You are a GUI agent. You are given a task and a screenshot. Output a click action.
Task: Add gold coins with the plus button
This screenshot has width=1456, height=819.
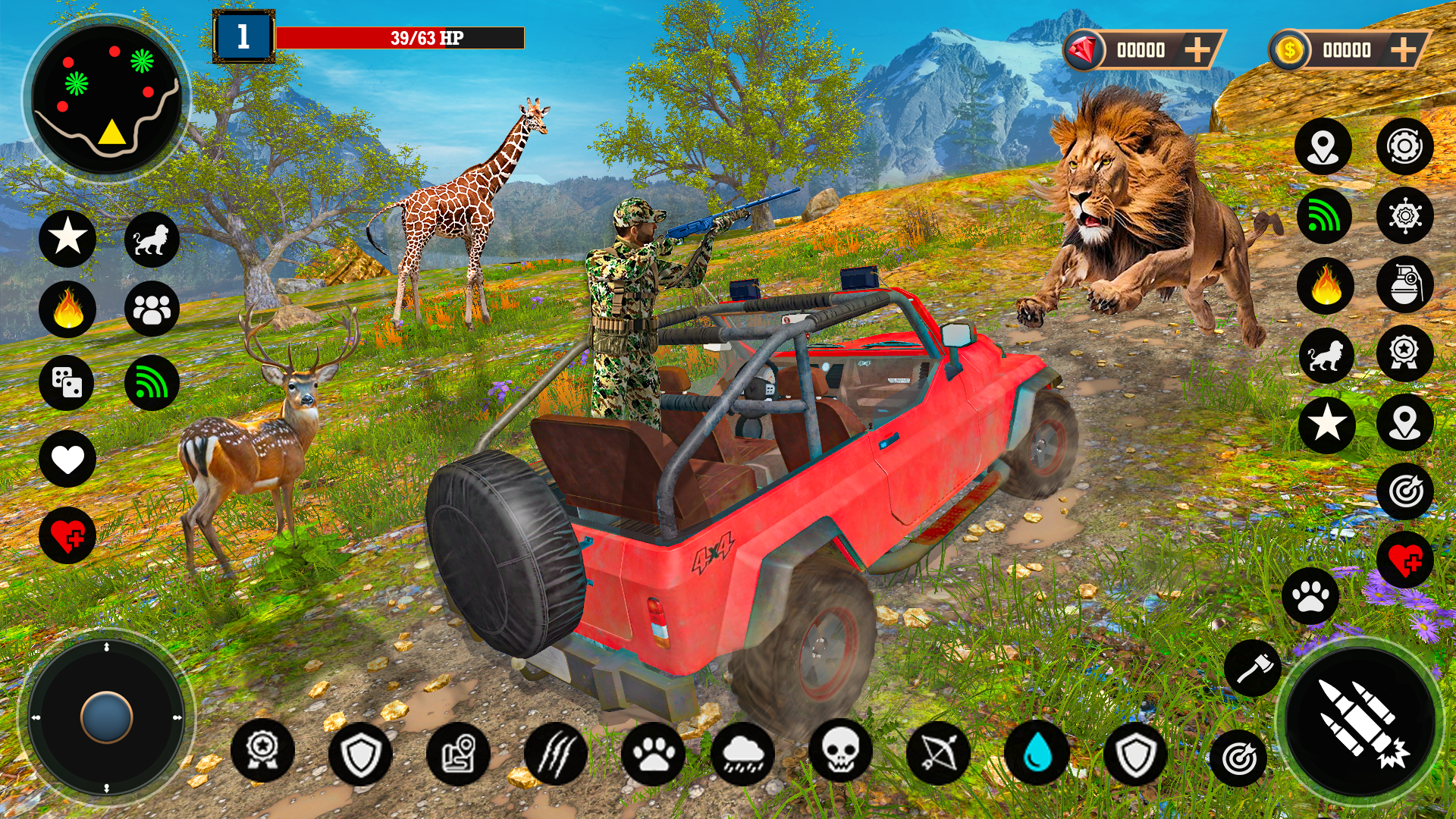click(x=1404, y=50)
